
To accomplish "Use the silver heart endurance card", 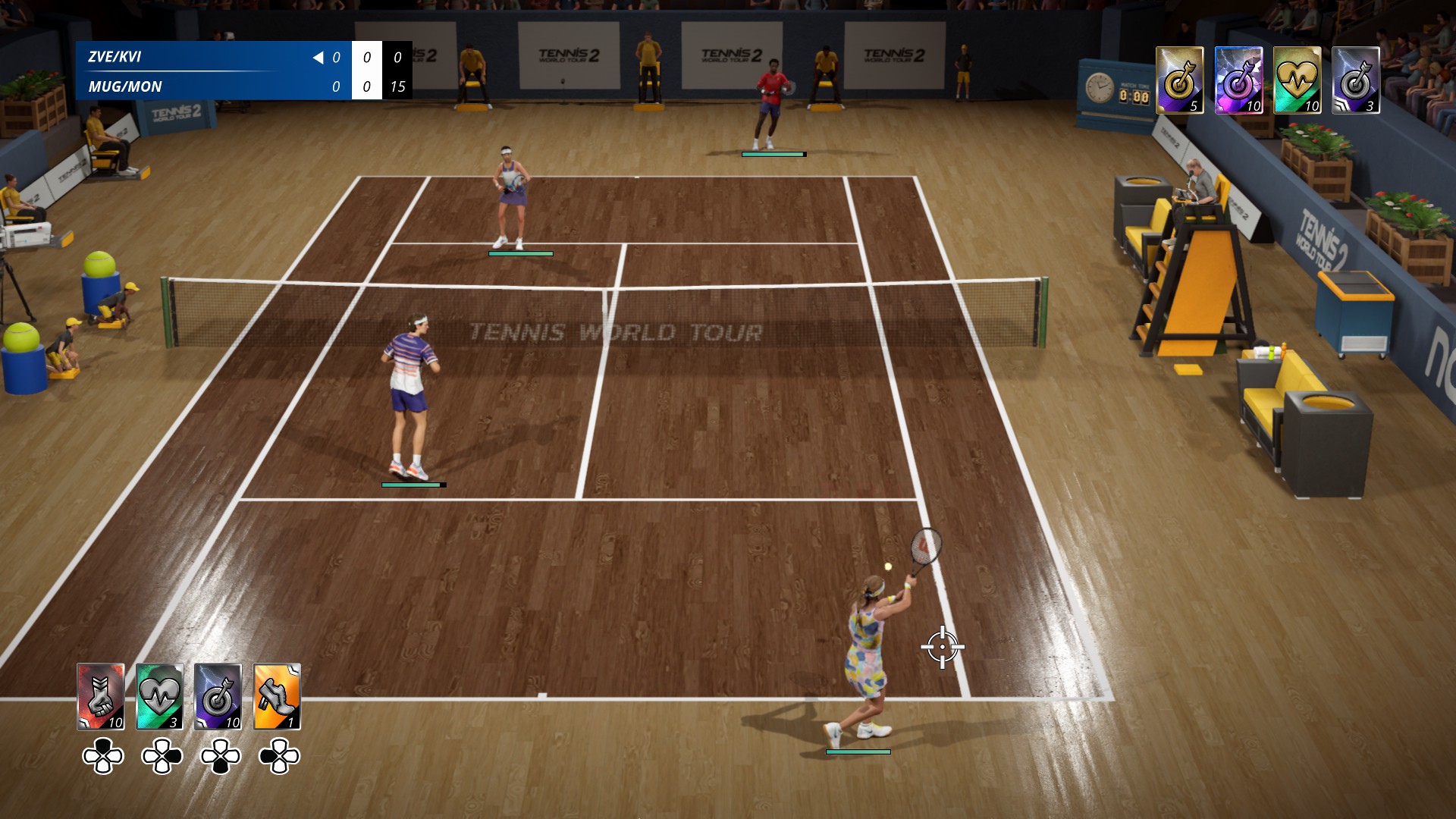I will [159, 697].
